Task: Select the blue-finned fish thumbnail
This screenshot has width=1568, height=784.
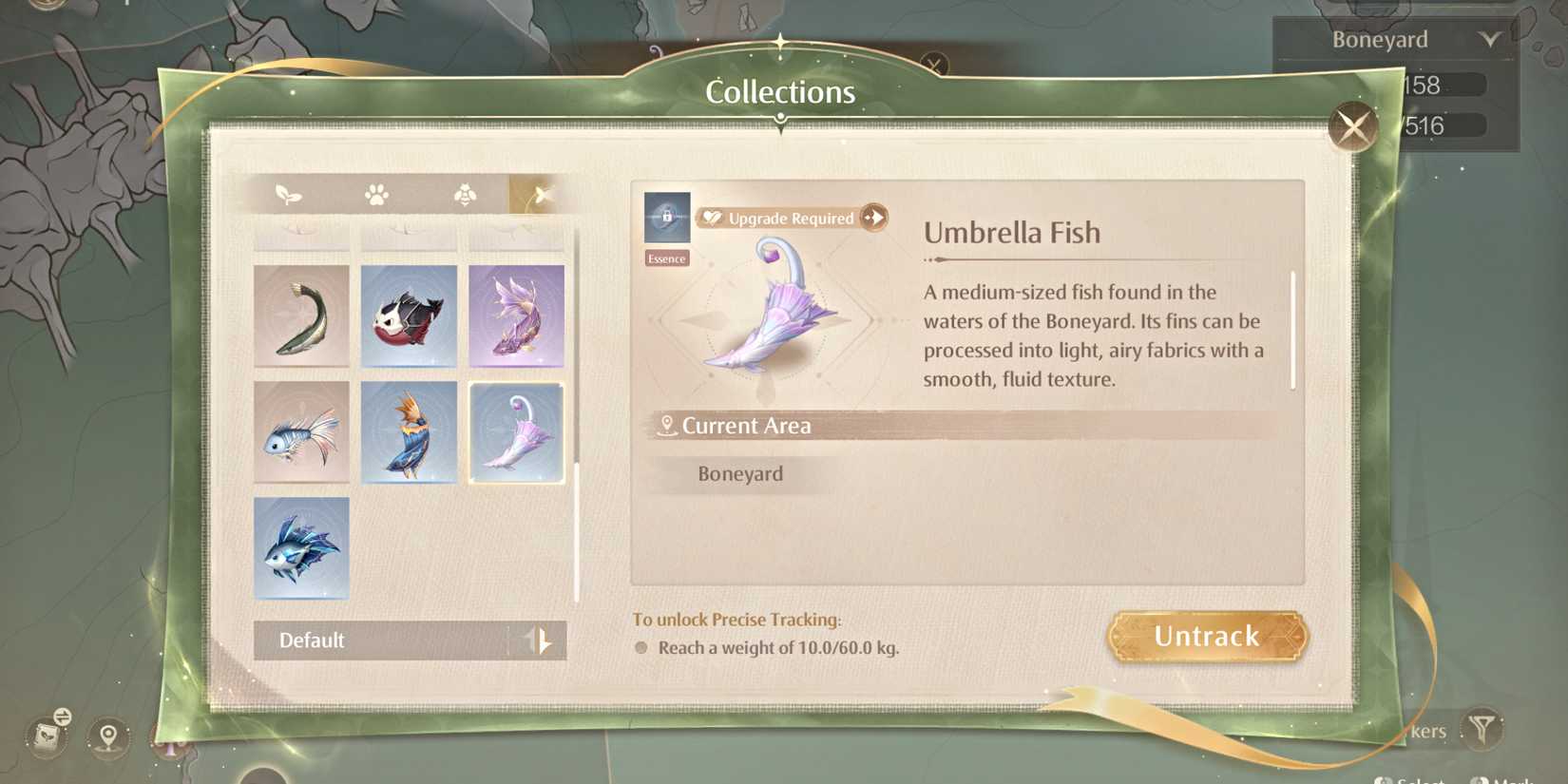Action: pos(301,546)
